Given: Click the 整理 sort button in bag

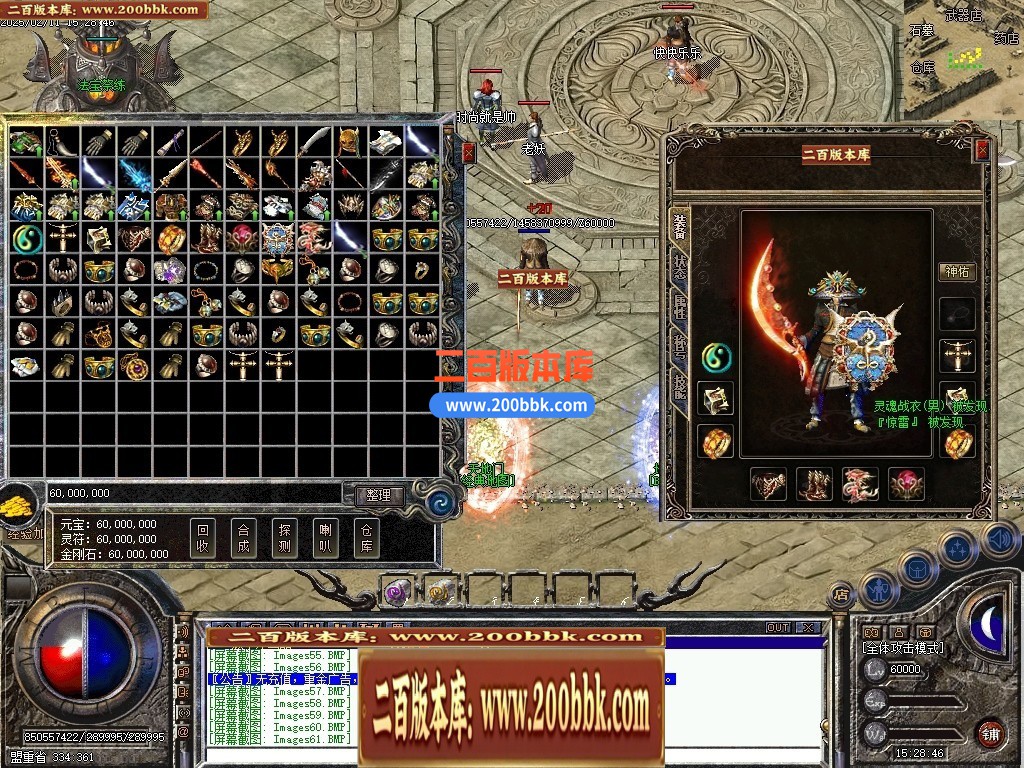Looking at the screenshot, I should click(378, 495).
